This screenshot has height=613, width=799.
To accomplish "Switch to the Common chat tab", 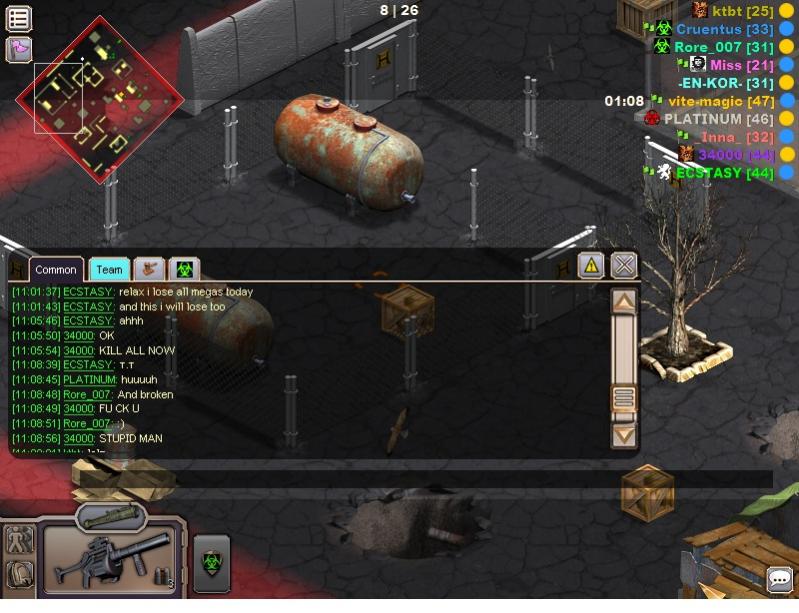I will tap(56, 269).
